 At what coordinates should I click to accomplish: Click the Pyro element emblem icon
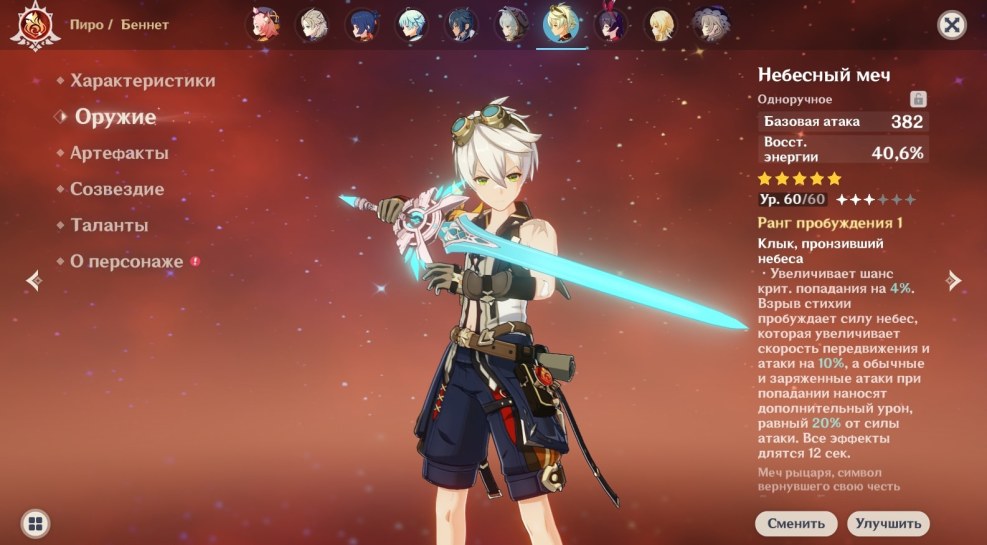pos(32,25)
